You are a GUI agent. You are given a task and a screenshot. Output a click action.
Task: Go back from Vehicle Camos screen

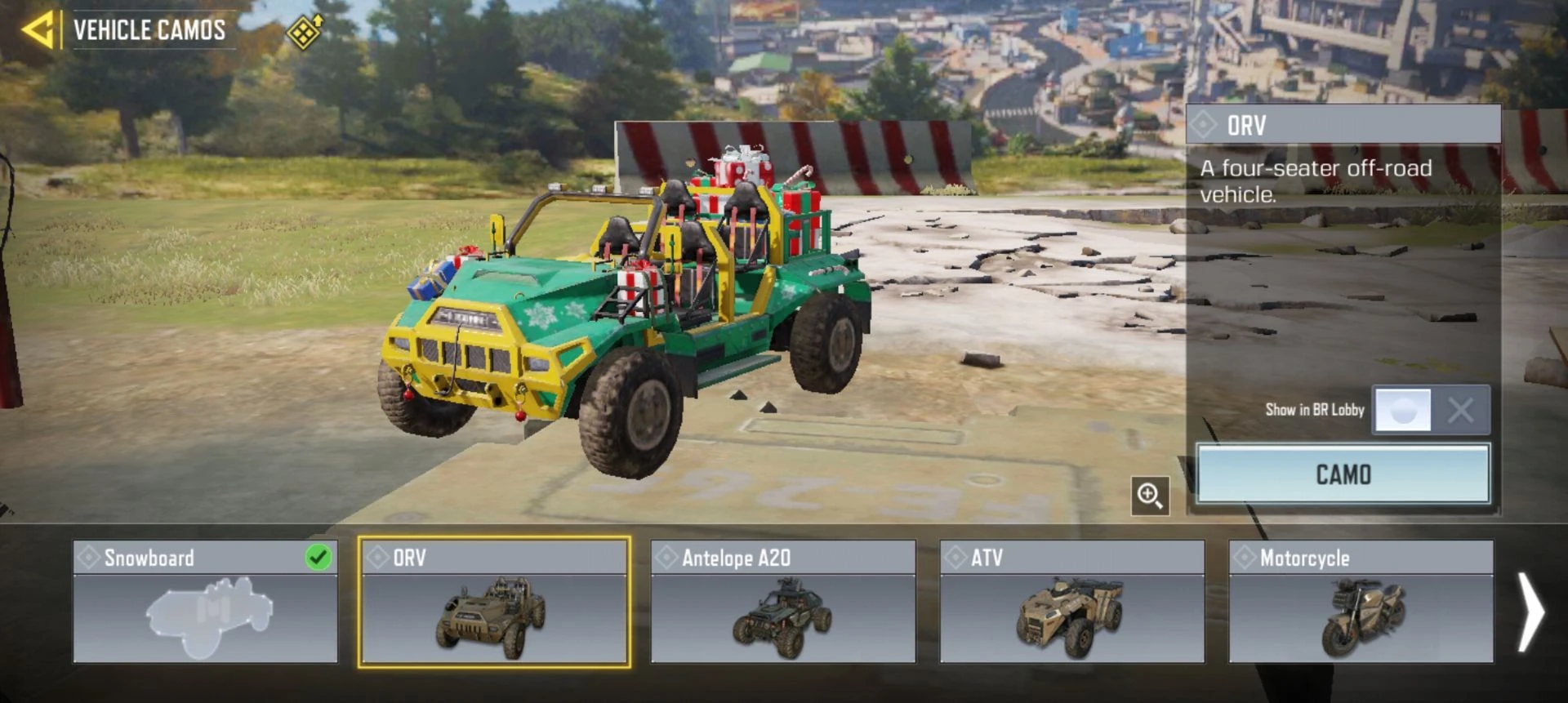pyautogui.click(x=38, y=31)
